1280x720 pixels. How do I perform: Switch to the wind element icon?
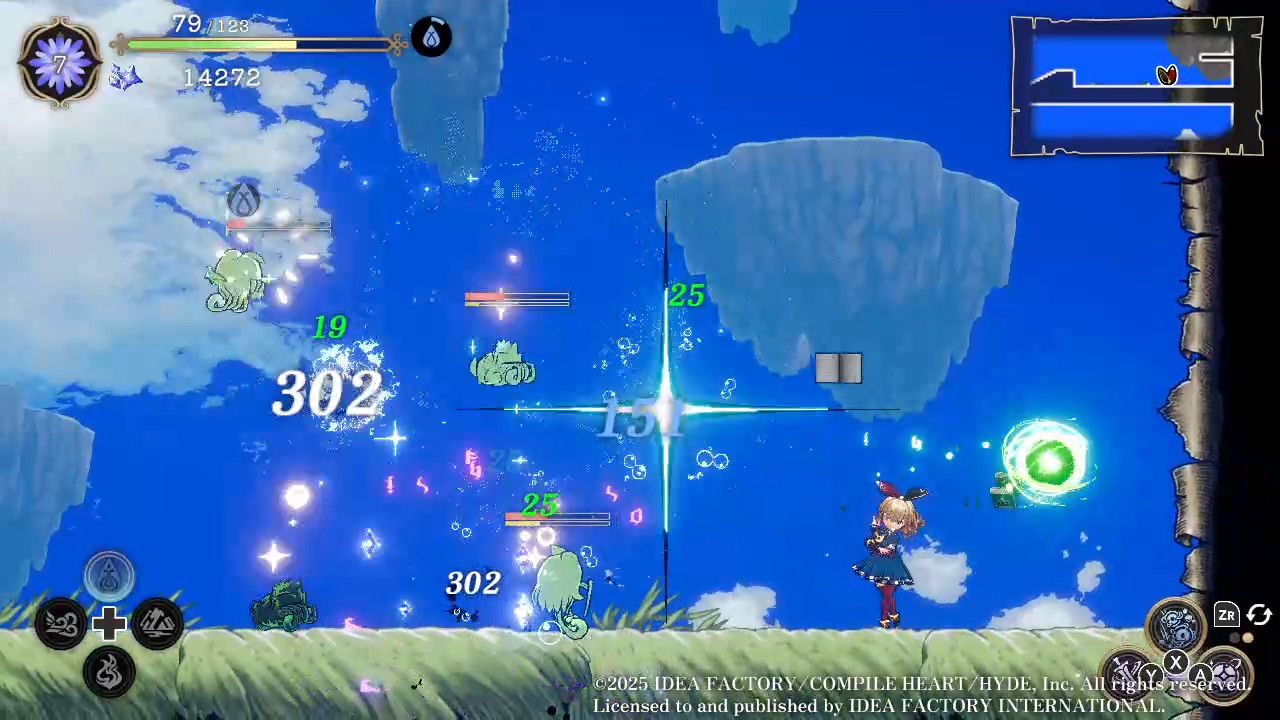(60, 624)
